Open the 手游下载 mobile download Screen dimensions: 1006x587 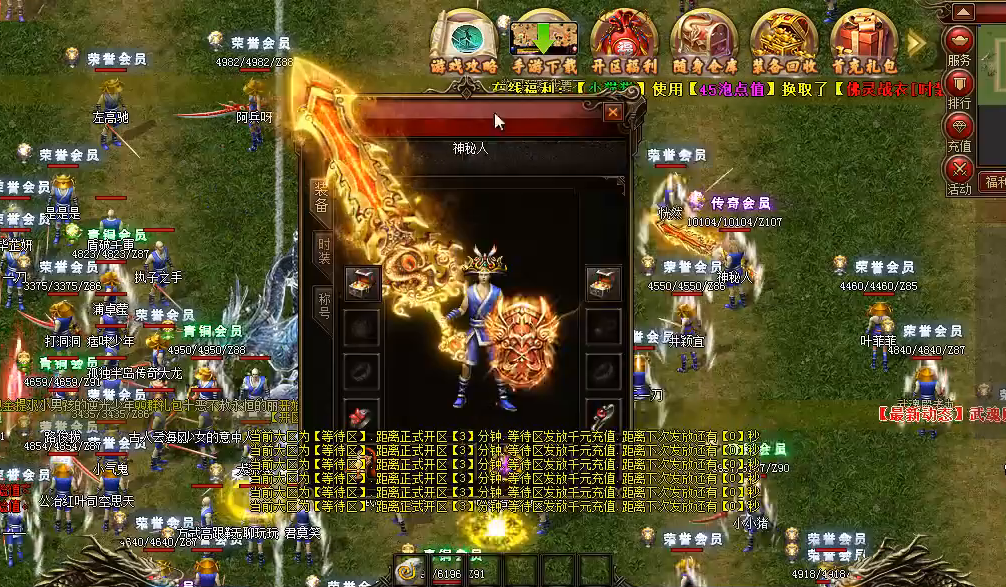tap(544, 40)
